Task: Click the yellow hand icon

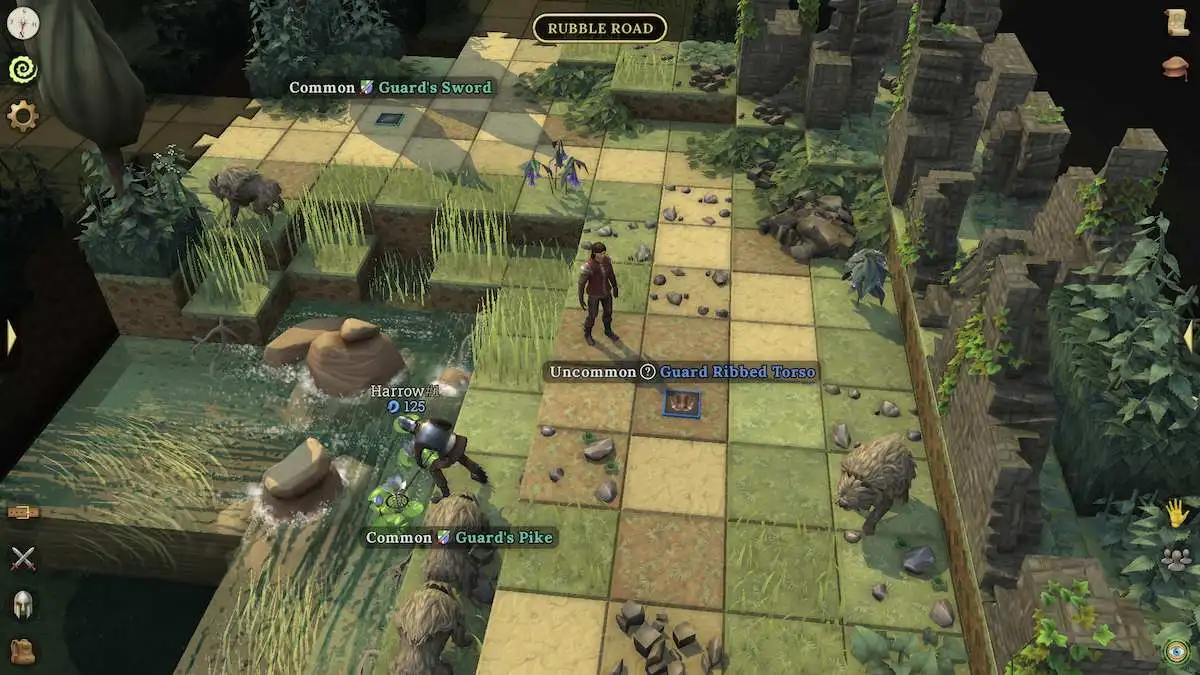Action: tap(1177, 513)
